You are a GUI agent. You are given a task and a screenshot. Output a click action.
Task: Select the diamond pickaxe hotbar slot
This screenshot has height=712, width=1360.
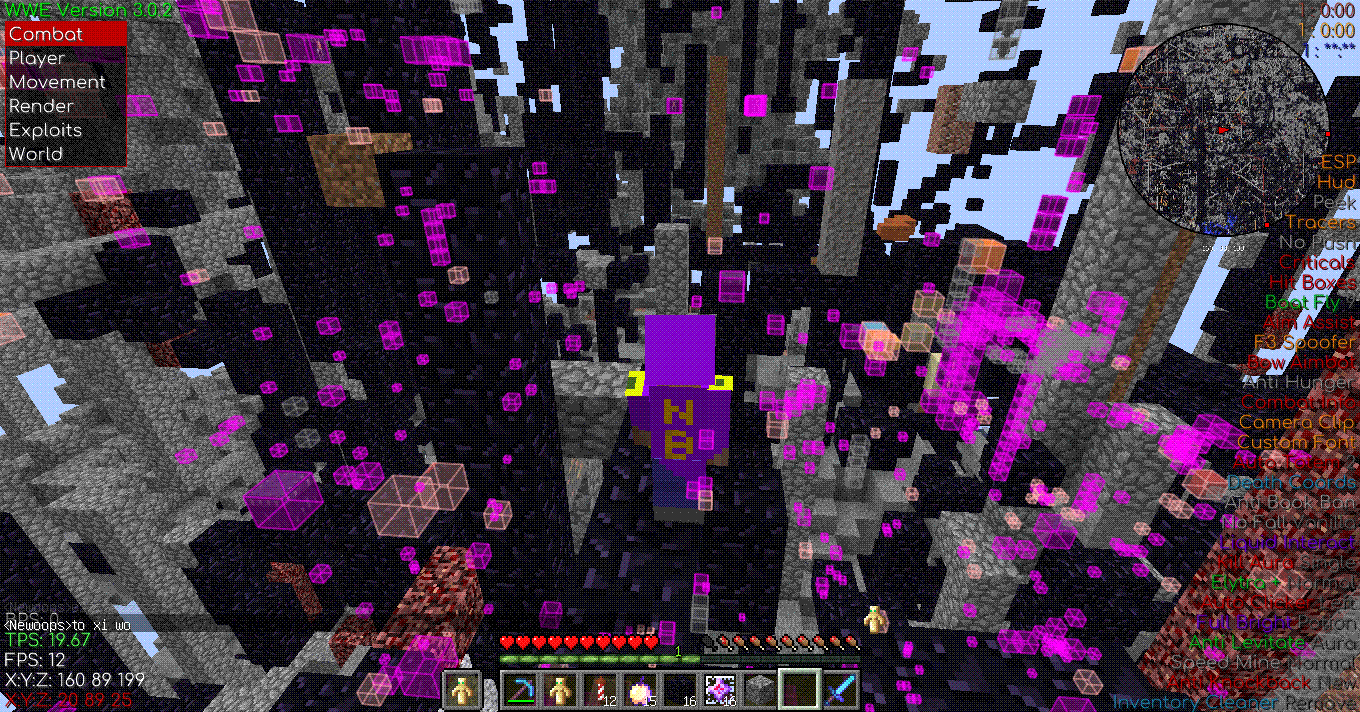pos(520,690)
